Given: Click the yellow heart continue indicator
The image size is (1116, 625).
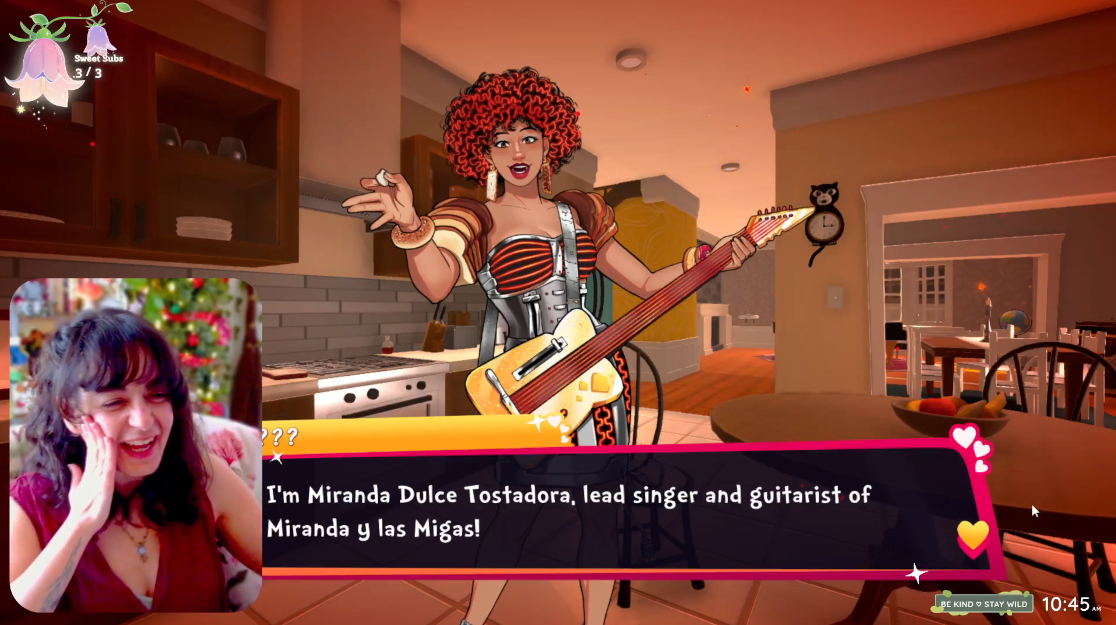Looking at the screenshot, I should [x=972, y=537].
